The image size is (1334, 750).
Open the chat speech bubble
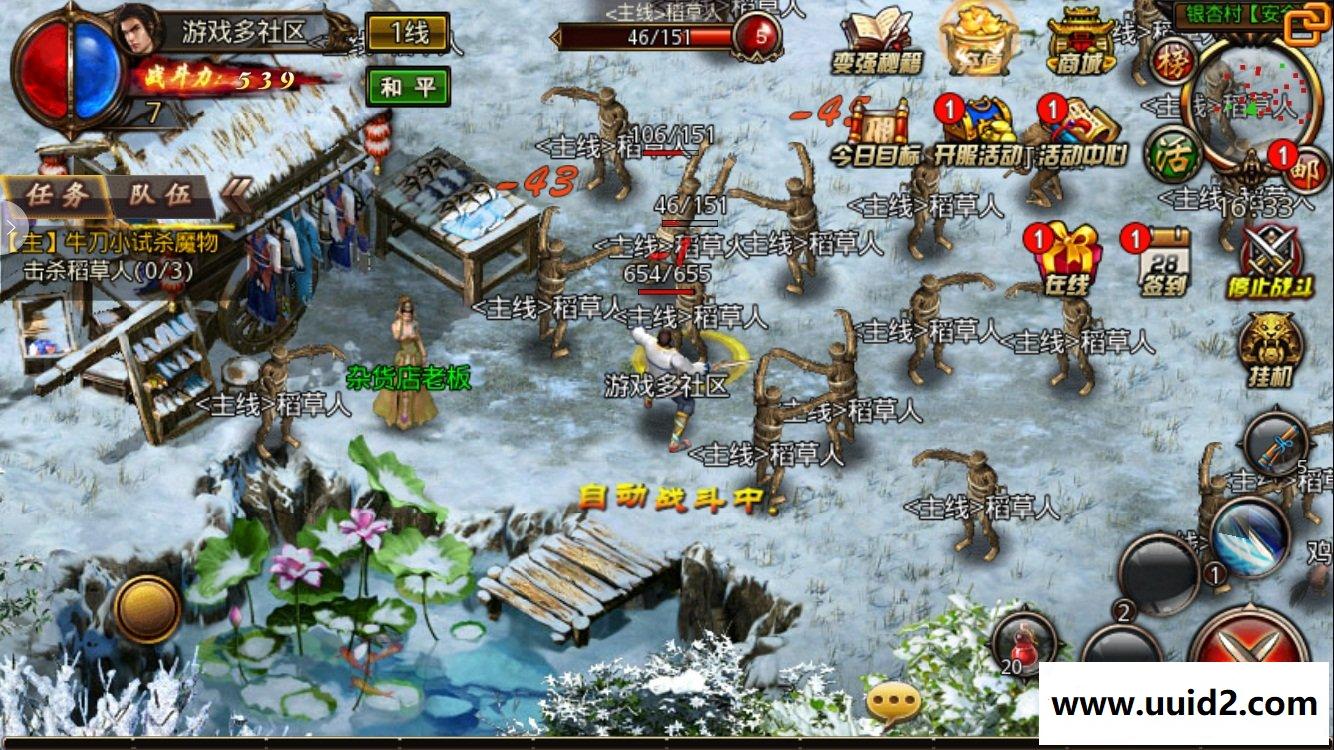(x=892, y=702)
